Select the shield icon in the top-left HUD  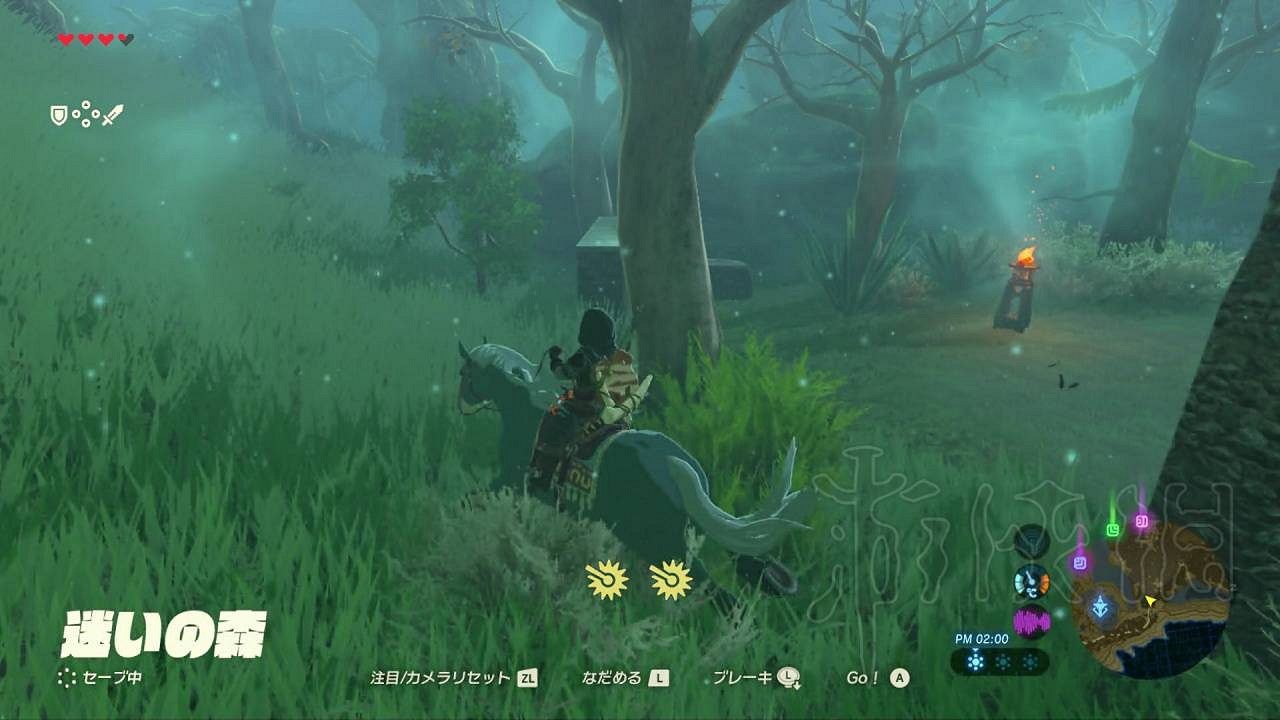58,116
